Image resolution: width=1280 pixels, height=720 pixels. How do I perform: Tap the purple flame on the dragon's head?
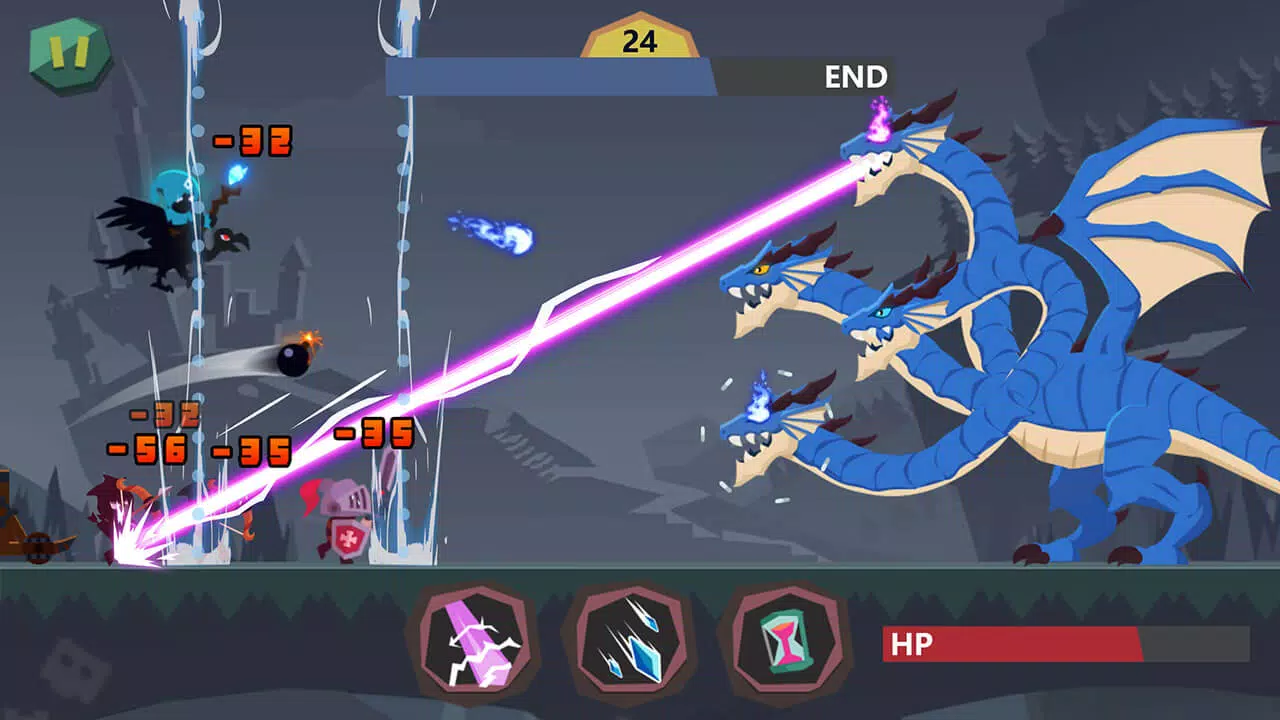878,125
